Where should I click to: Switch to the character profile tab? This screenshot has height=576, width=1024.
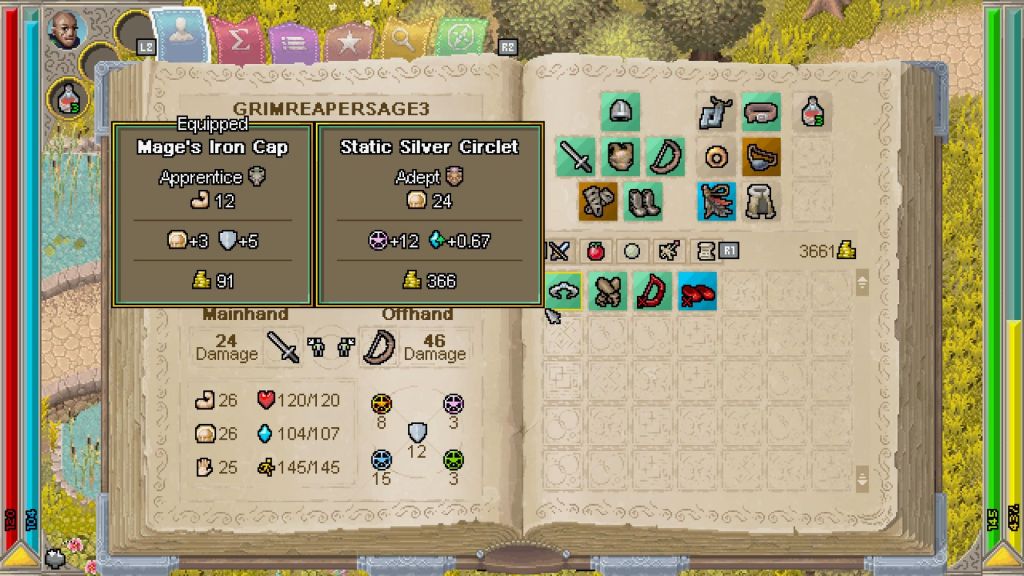tap(183, 38)
